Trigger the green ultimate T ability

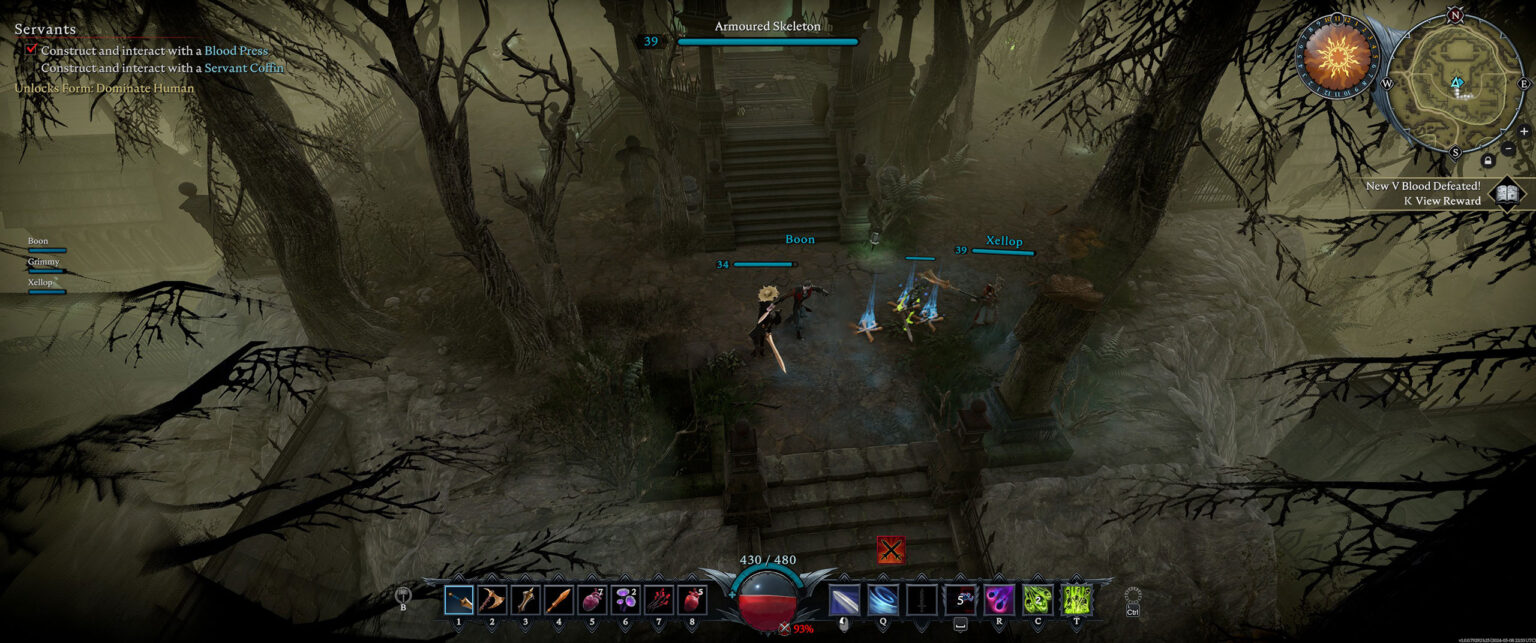[x=1077, y=599]
